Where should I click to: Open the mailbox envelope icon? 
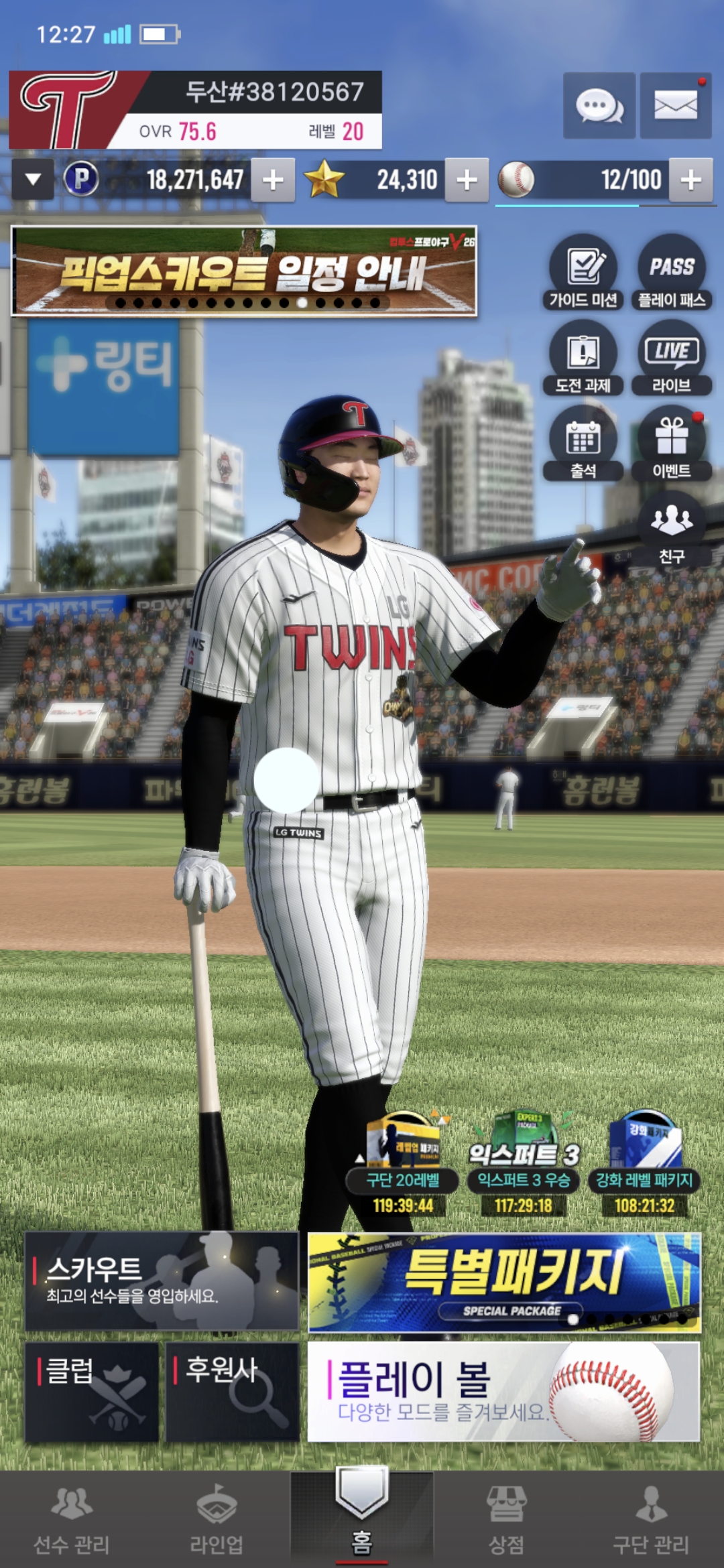pyautogui.click(x=675, y=106)
